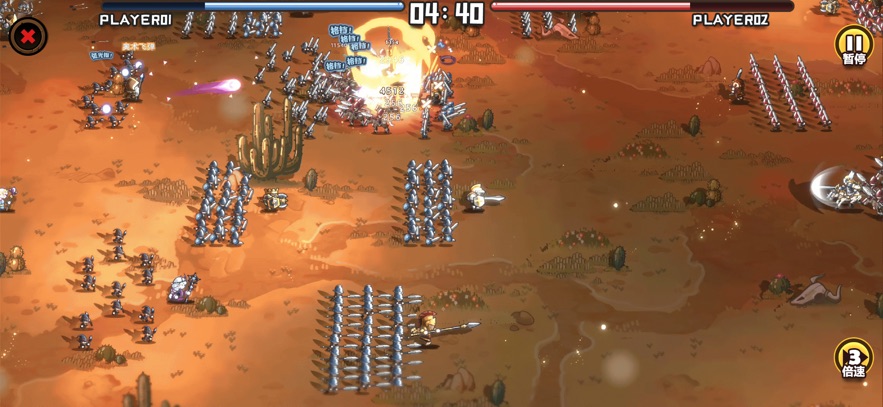Screen dimensions: 883x407
Task: Pause the battle with the 暂停 button
Action: [x=853, y=45]
